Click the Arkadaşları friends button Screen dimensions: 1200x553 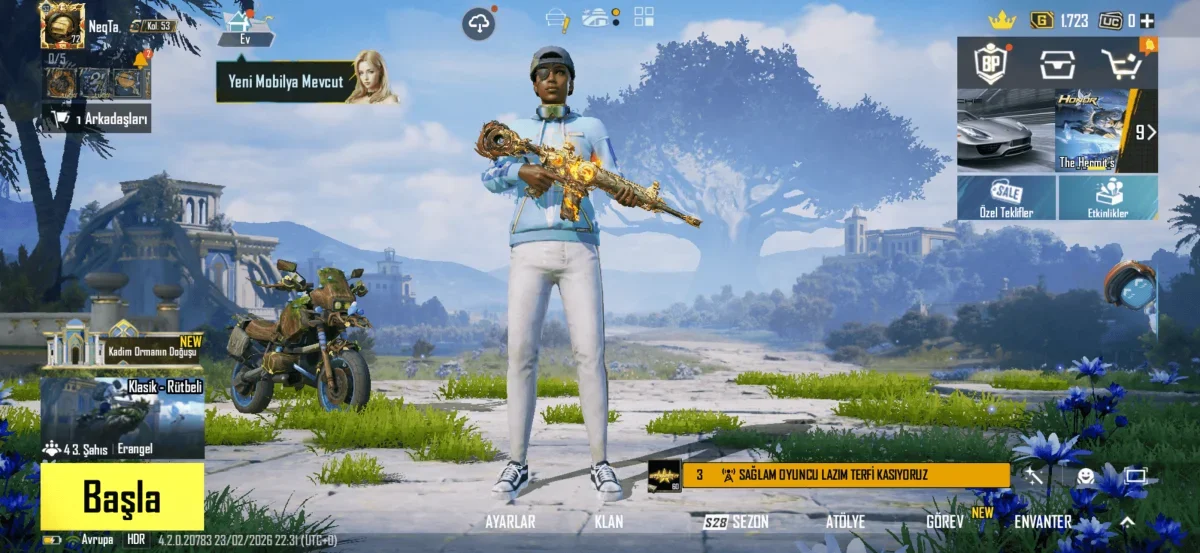click(96, 120)
